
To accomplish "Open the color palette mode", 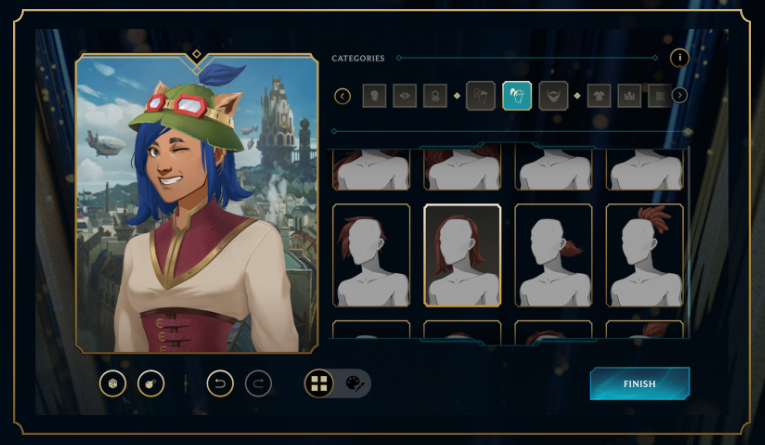I will tap(354, 383).
